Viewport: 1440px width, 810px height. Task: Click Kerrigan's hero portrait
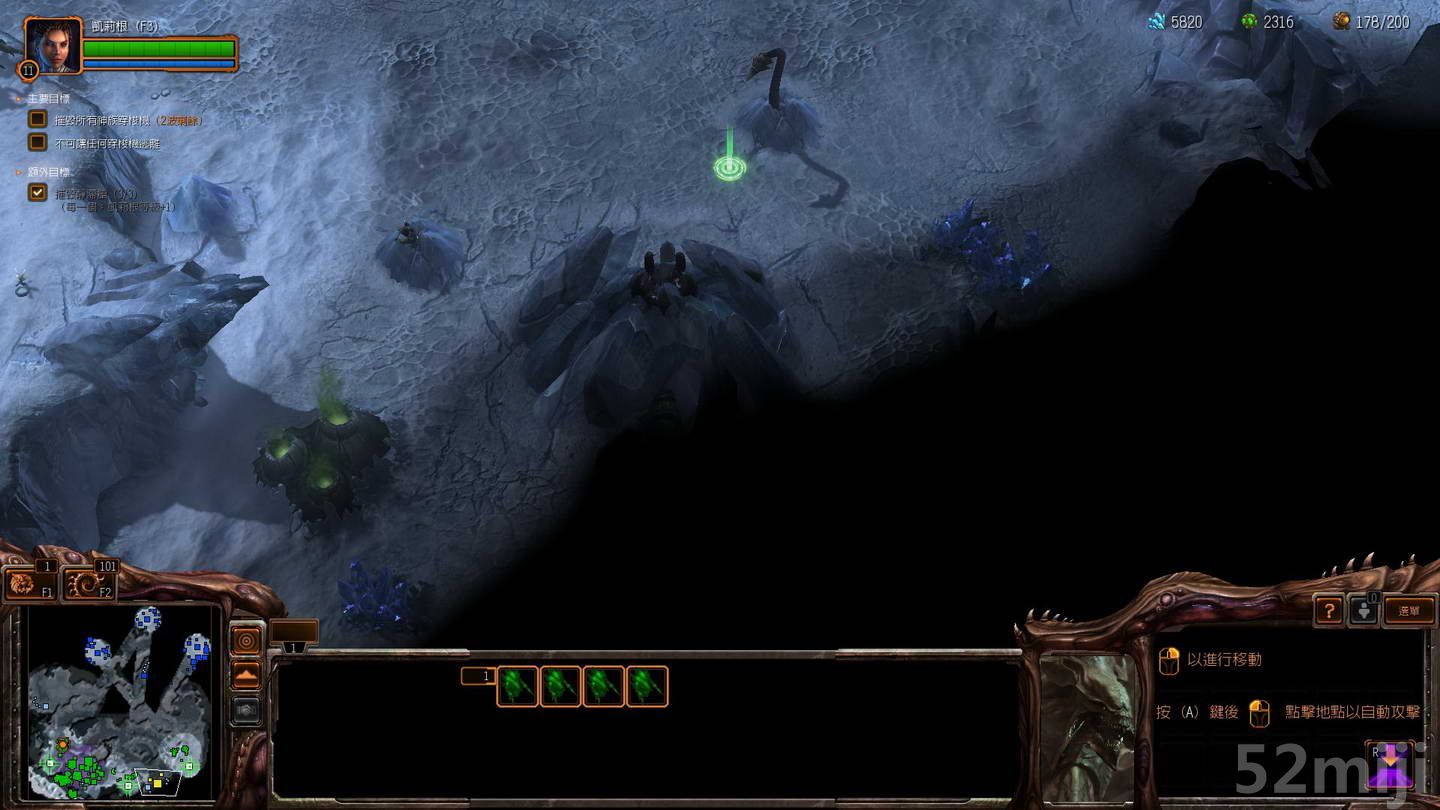click(51, 50)
